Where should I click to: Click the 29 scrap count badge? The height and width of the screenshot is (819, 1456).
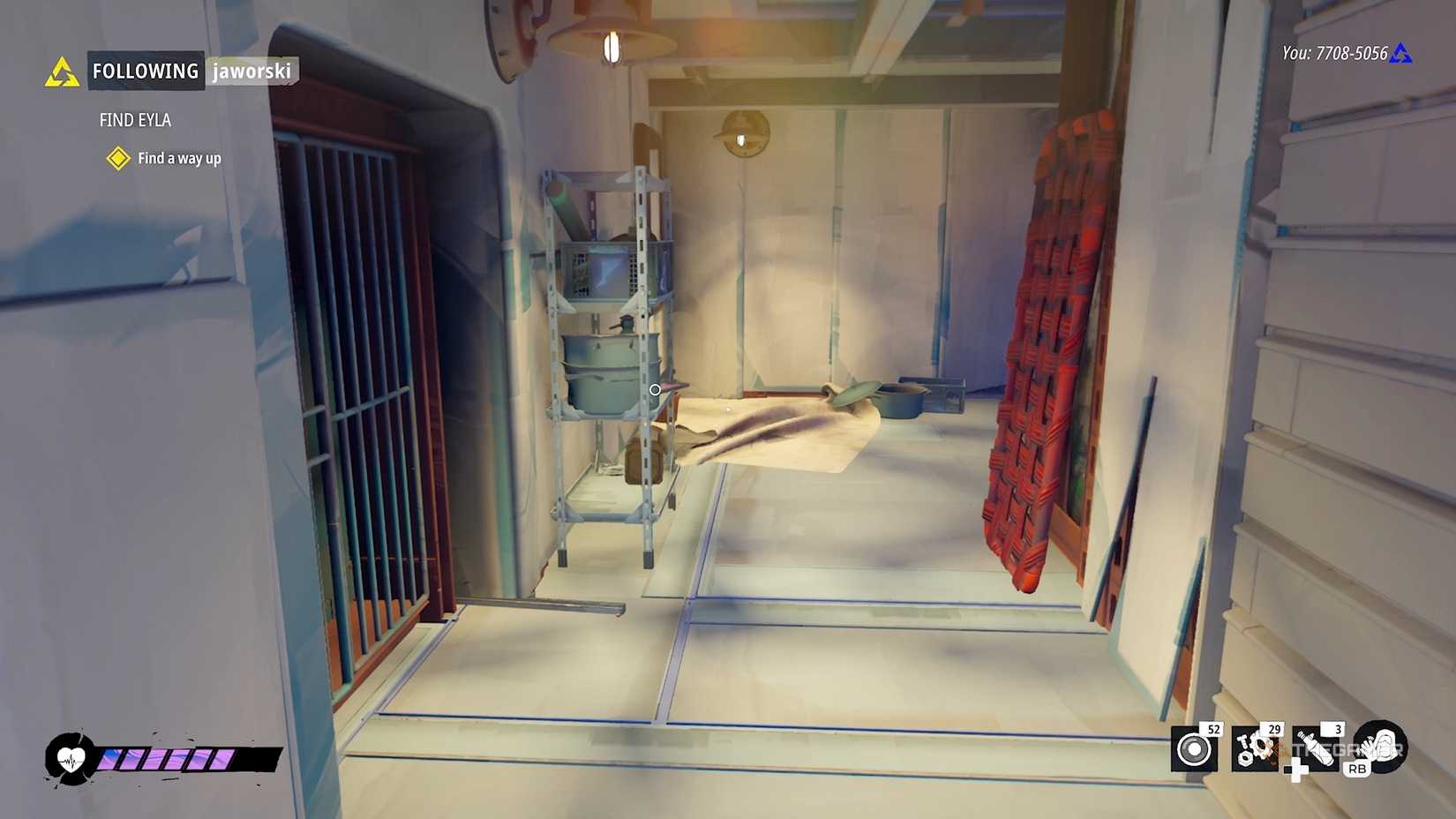click(1273, 729)
